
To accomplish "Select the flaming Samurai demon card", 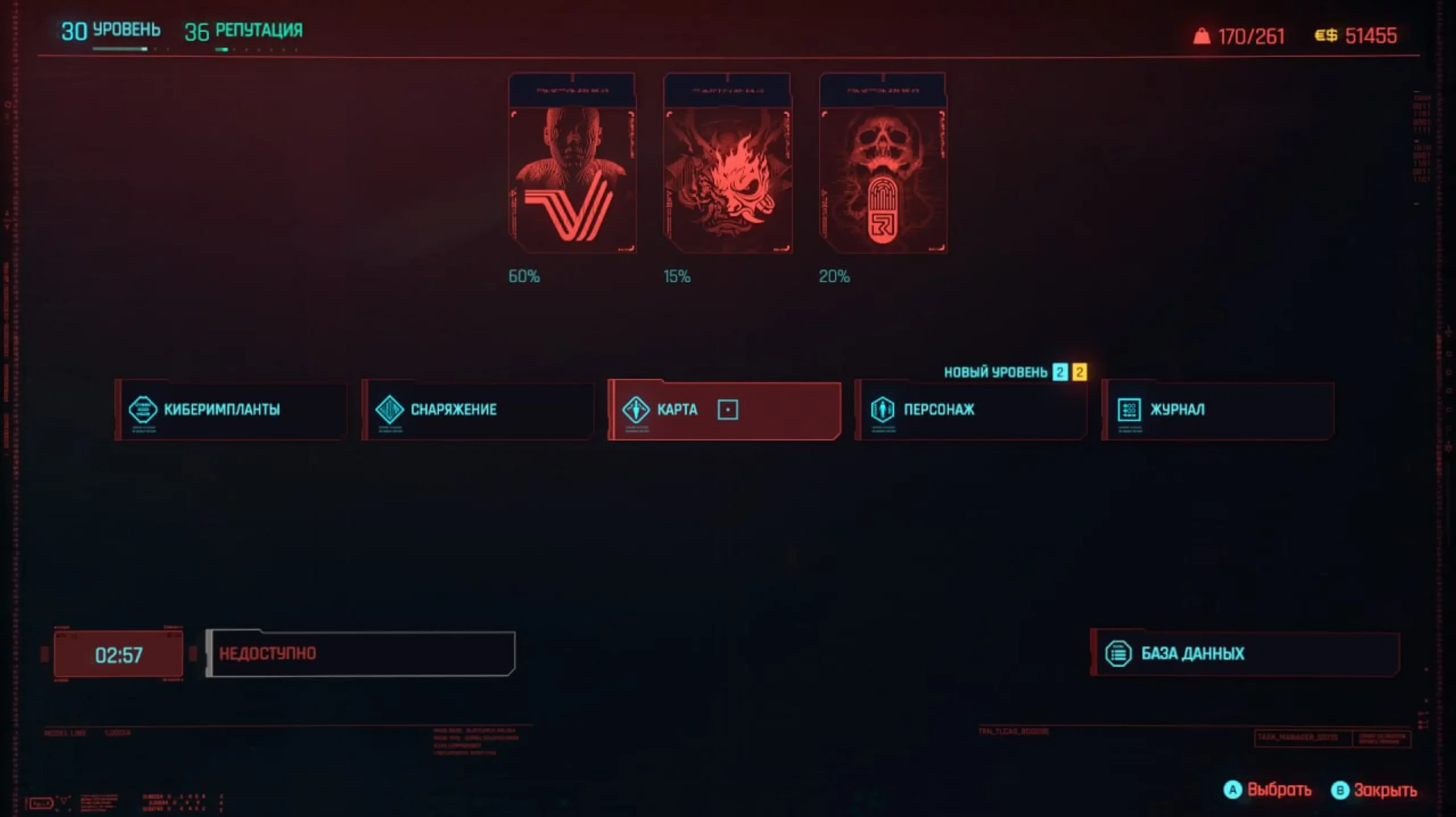I will (727, 164).
